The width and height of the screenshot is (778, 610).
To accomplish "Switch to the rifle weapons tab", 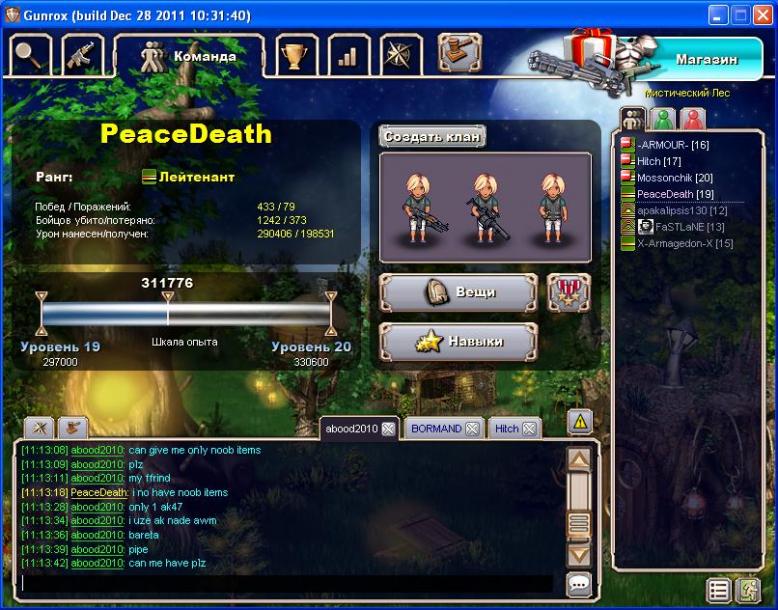I will 83,55.
